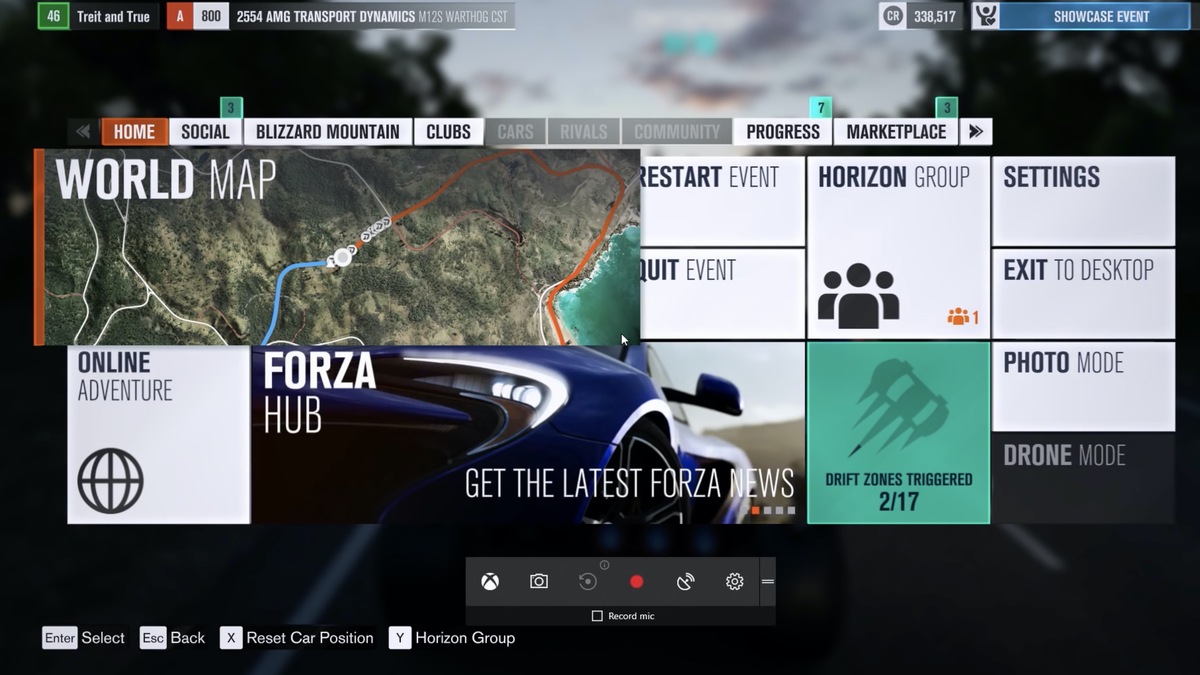Open the Online Adventure tile
This screenshot has width=1200, height=675.
(158, 434)
